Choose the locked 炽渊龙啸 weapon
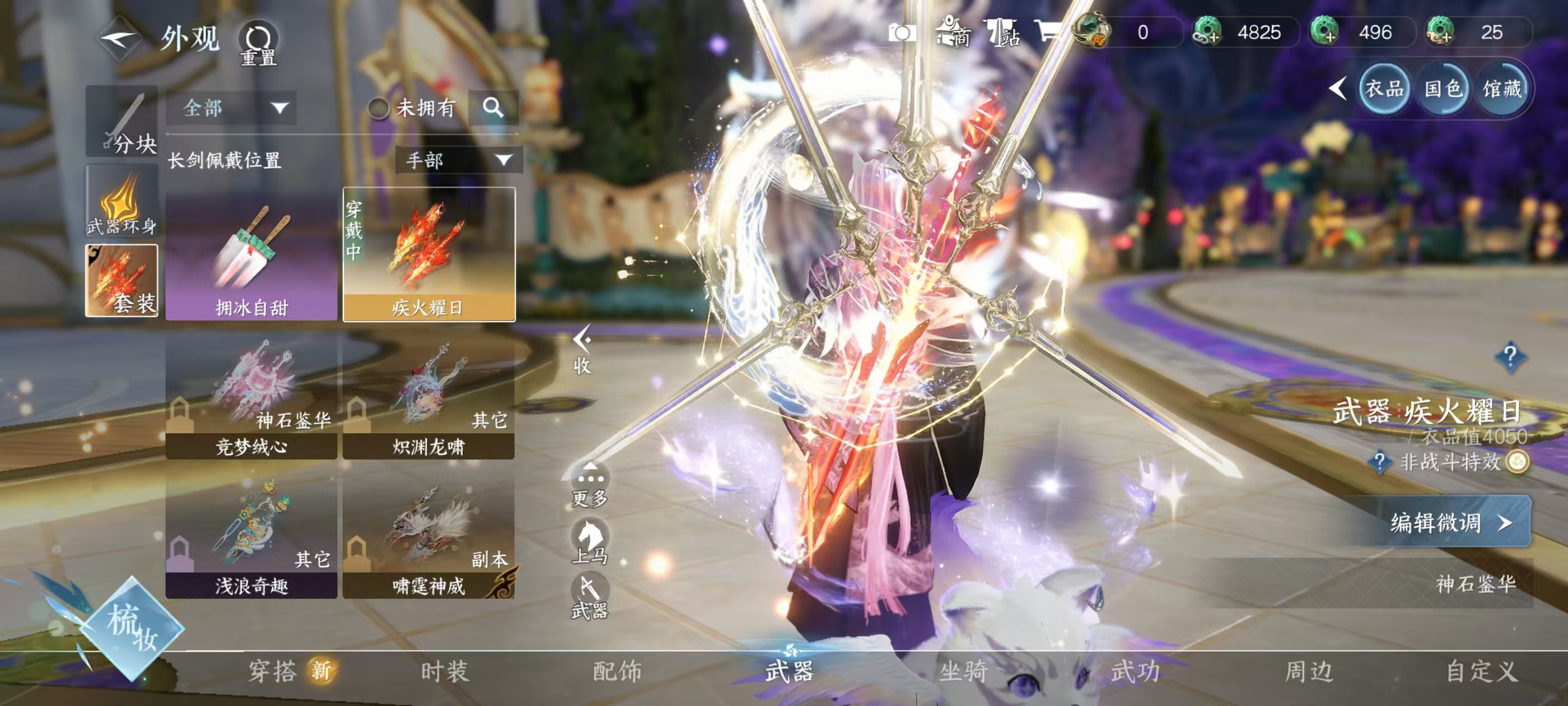Viewport: 1568px width, 706px height. point(428,398)
